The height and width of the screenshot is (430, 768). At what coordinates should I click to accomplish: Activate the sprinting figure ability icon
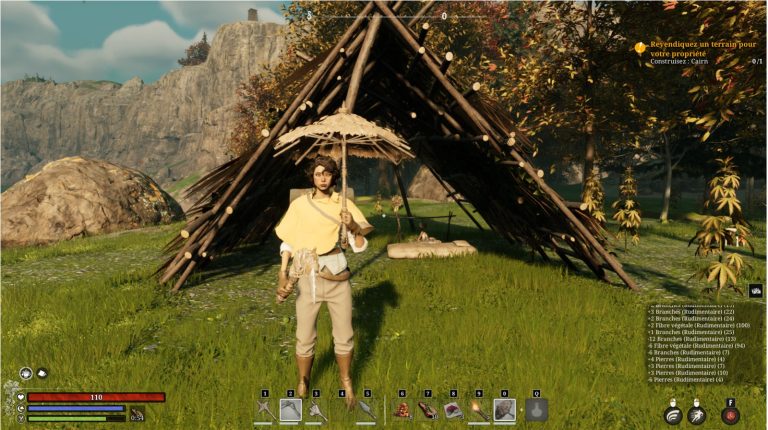697,415
